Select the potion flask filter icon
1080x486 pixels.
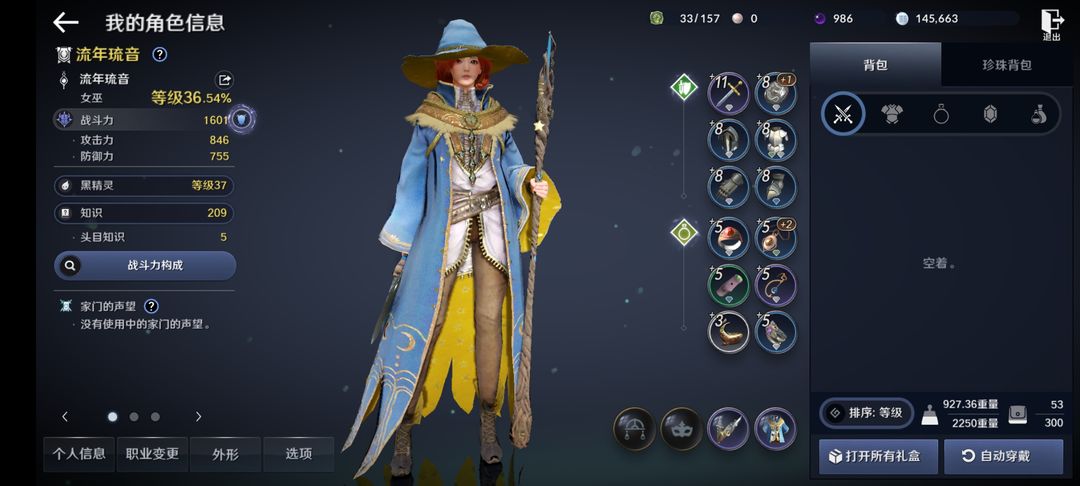pos(1039,114)
